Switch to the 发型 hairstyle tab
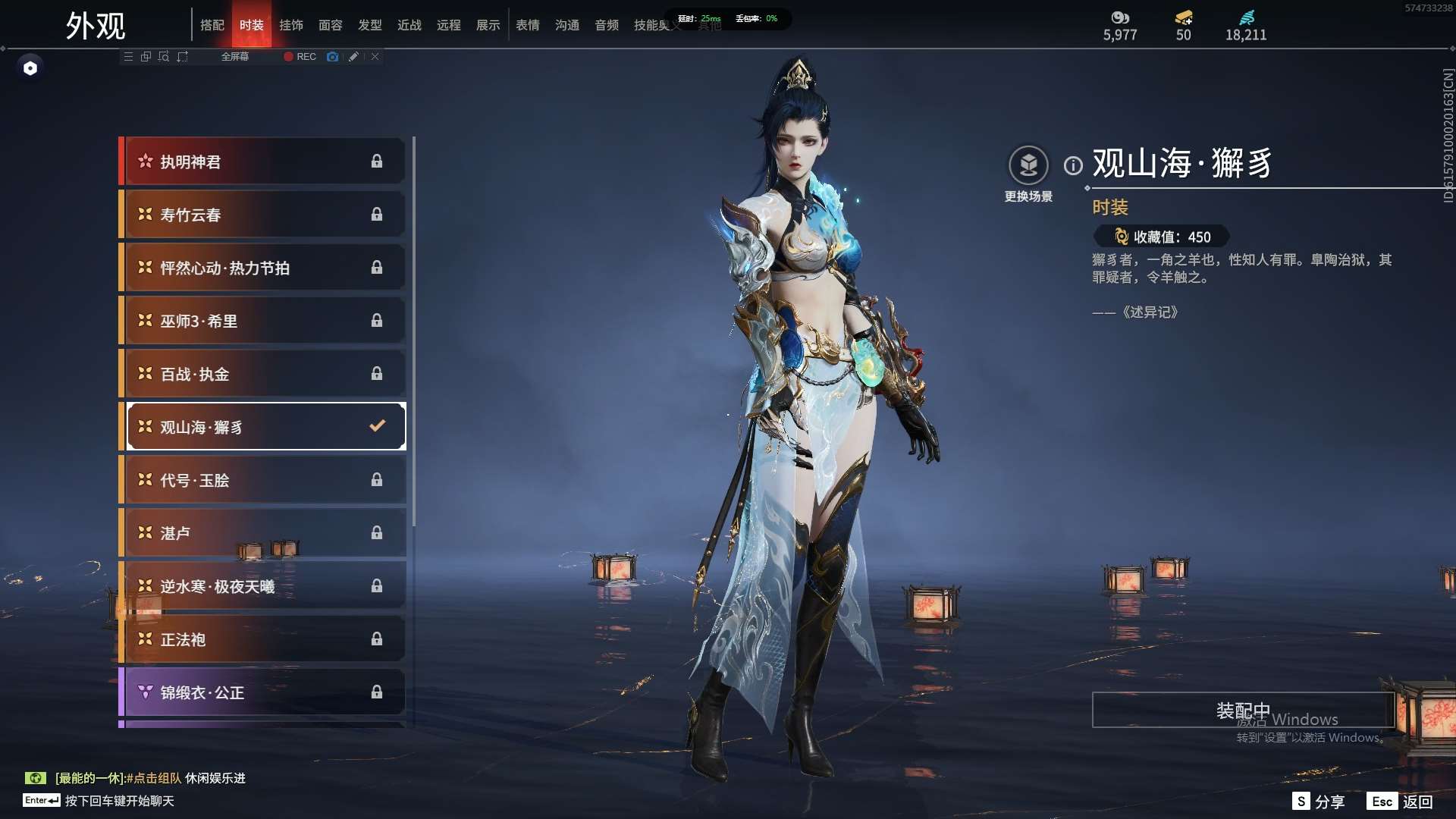The image size is (1456, 819). (x=369, y=25)
